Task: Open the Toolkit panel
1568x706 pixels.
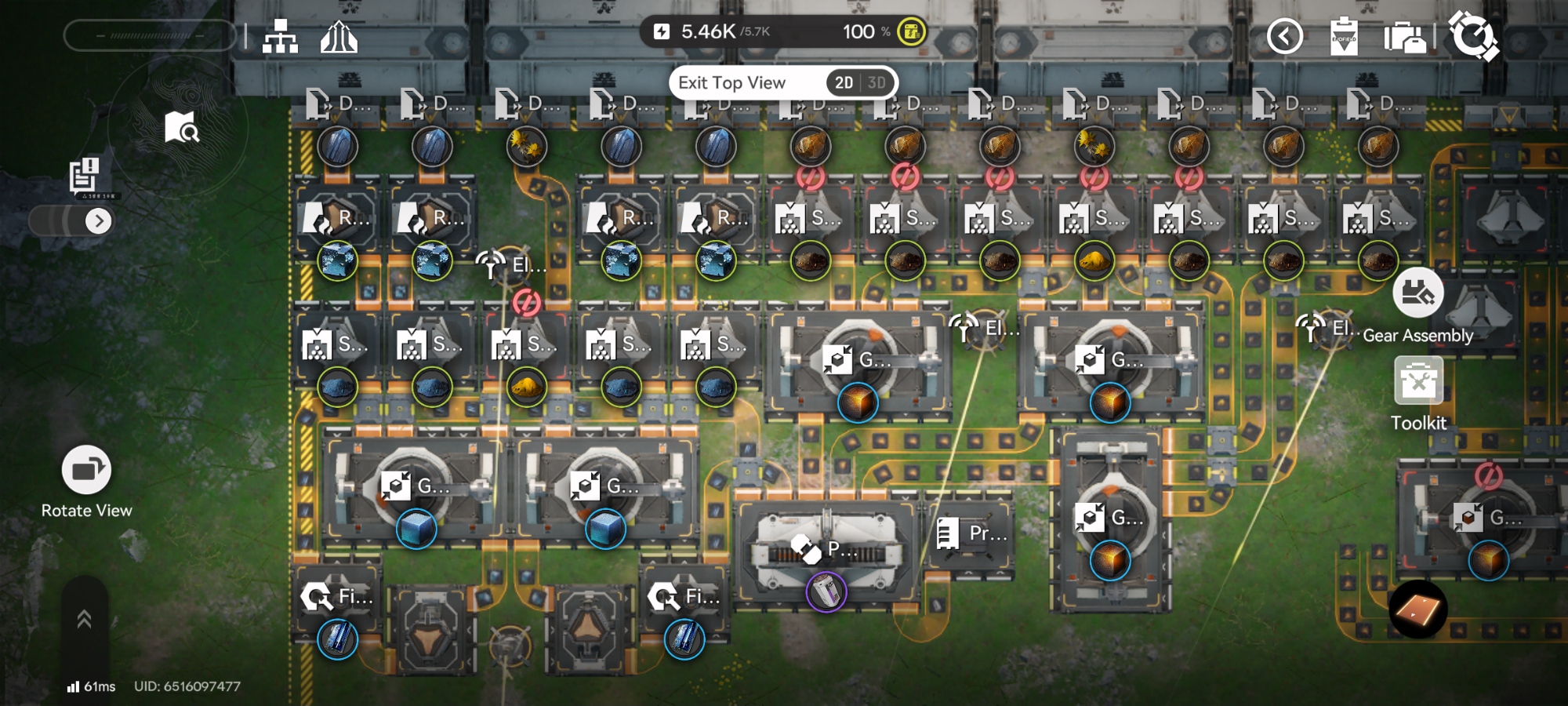Action: pyautogui.click(x=1418, y=382)
